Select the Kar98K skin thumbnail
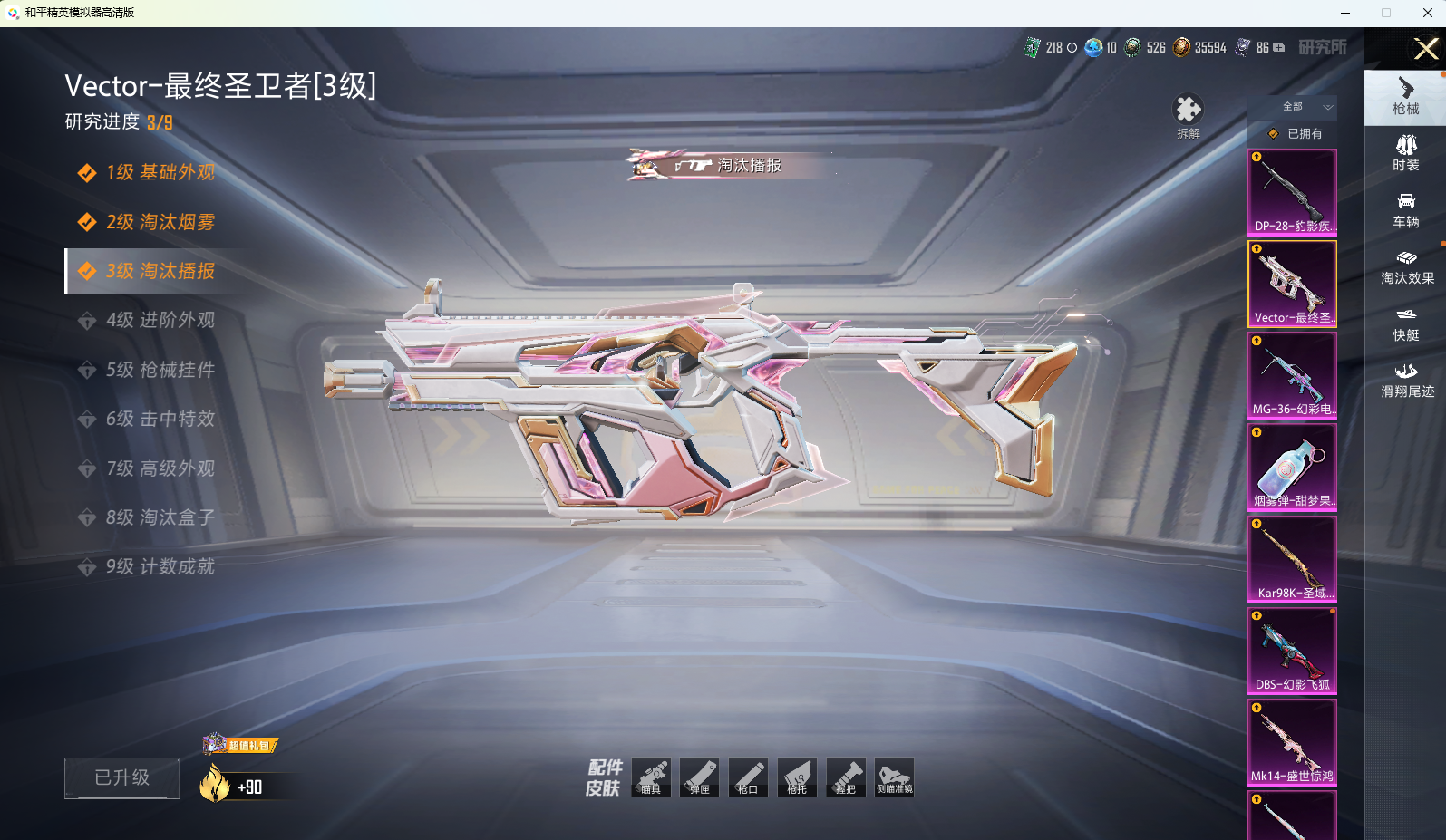Screen dimensions: 1446x840 pos(1292,559)
